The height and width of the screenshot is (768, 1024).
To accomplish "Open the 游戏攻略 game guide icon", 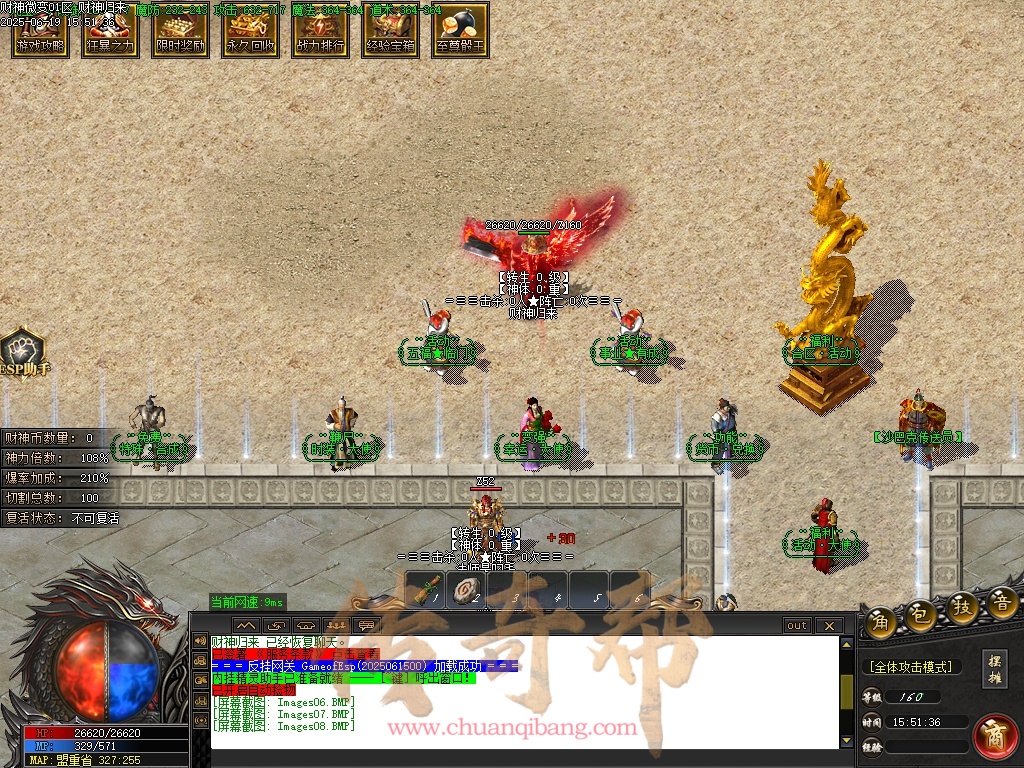I will (x=40, y=30).
